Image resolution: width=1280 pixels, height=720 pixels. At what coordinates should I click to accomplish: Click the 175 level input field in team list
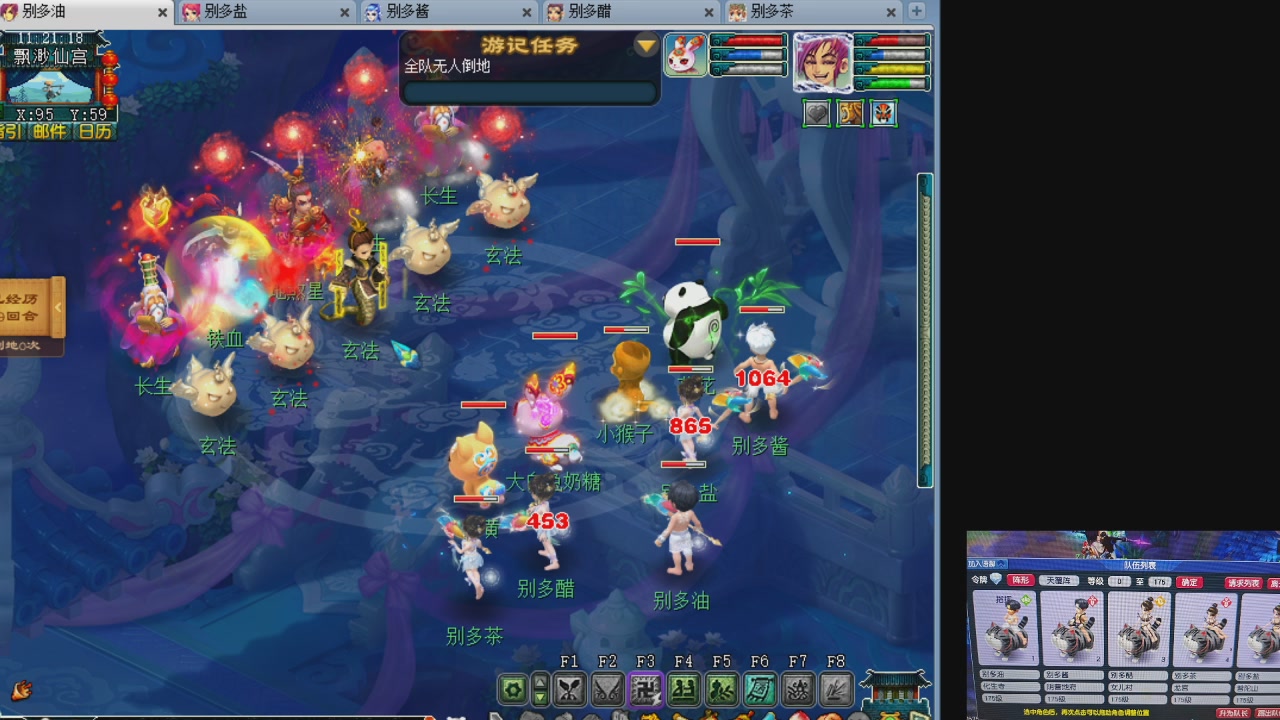[1158, 582]
